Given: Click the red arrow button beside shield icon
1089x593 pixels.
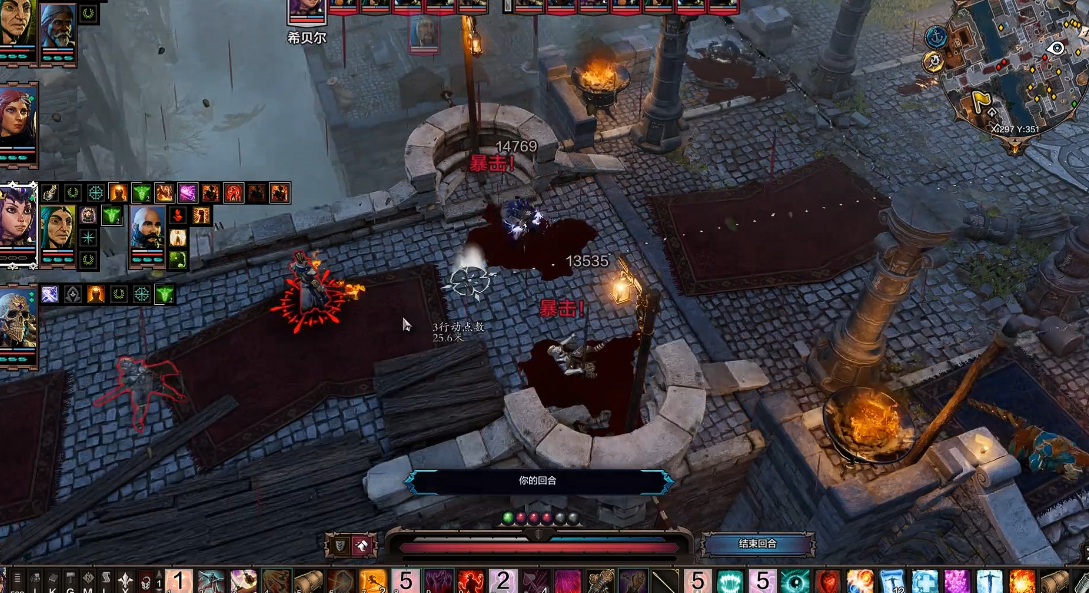Looking at the screenshot, I should coord(363,545).
